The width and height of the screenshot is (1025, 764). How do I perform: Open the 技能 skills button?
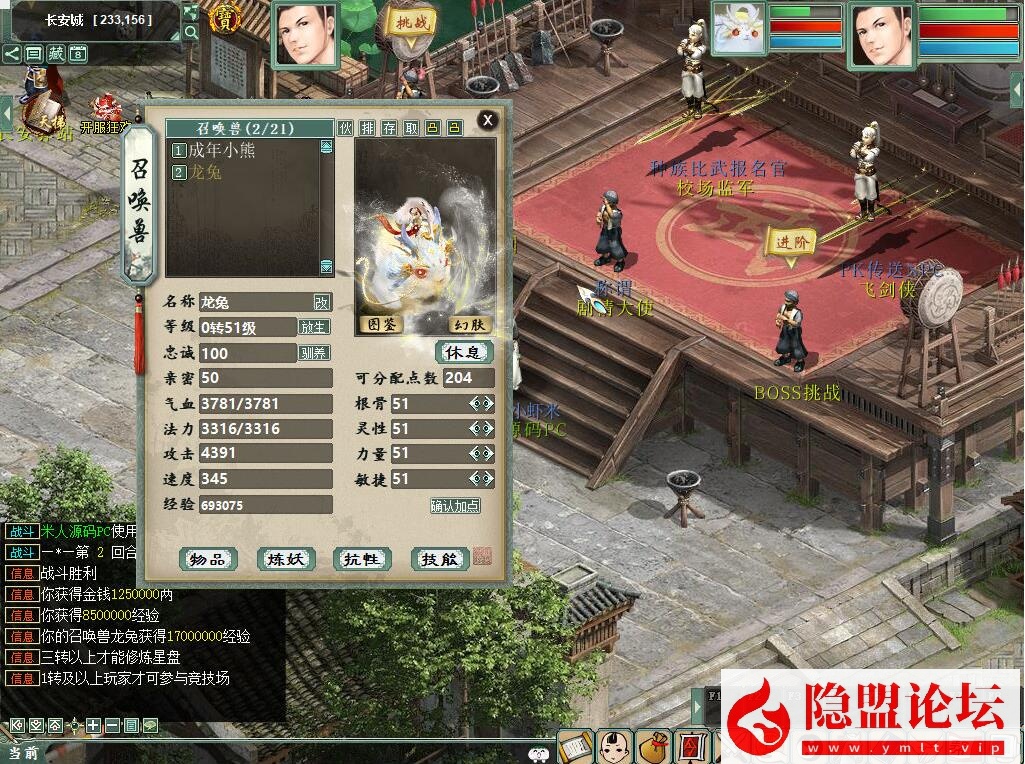(x=439, y=559)
